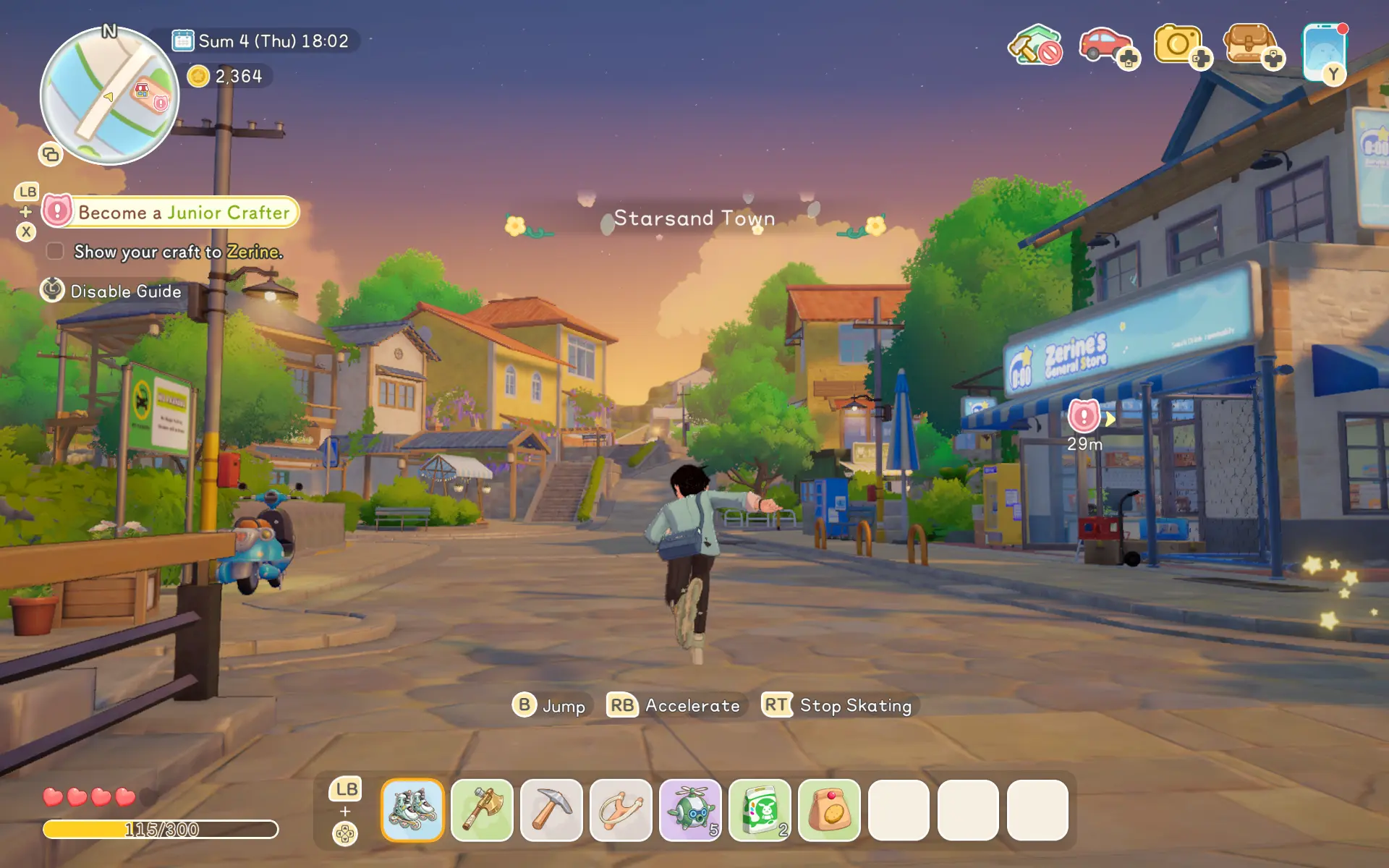Click Disable Guide option
Screen dimensions: 1389x868
111,291
